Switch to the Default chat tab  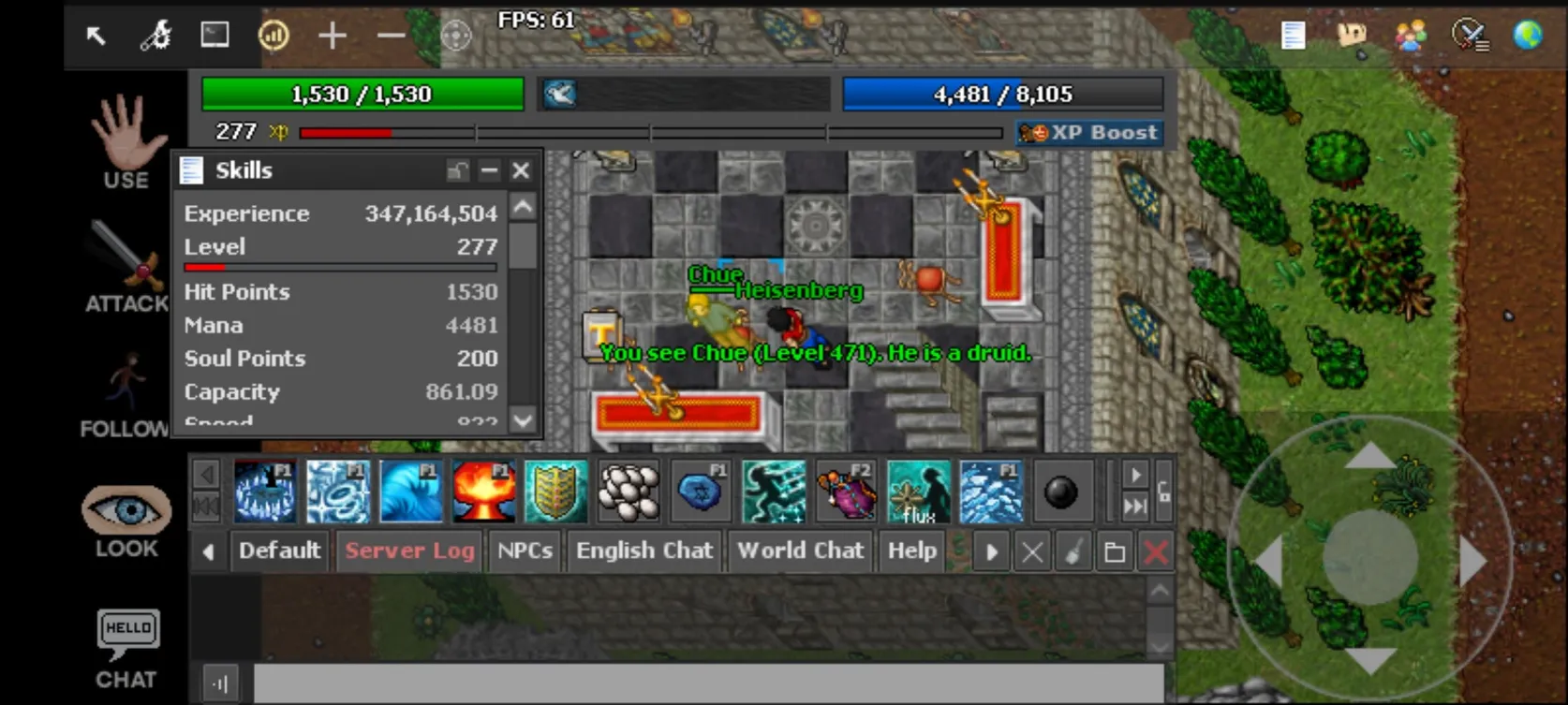coord(279,551)
